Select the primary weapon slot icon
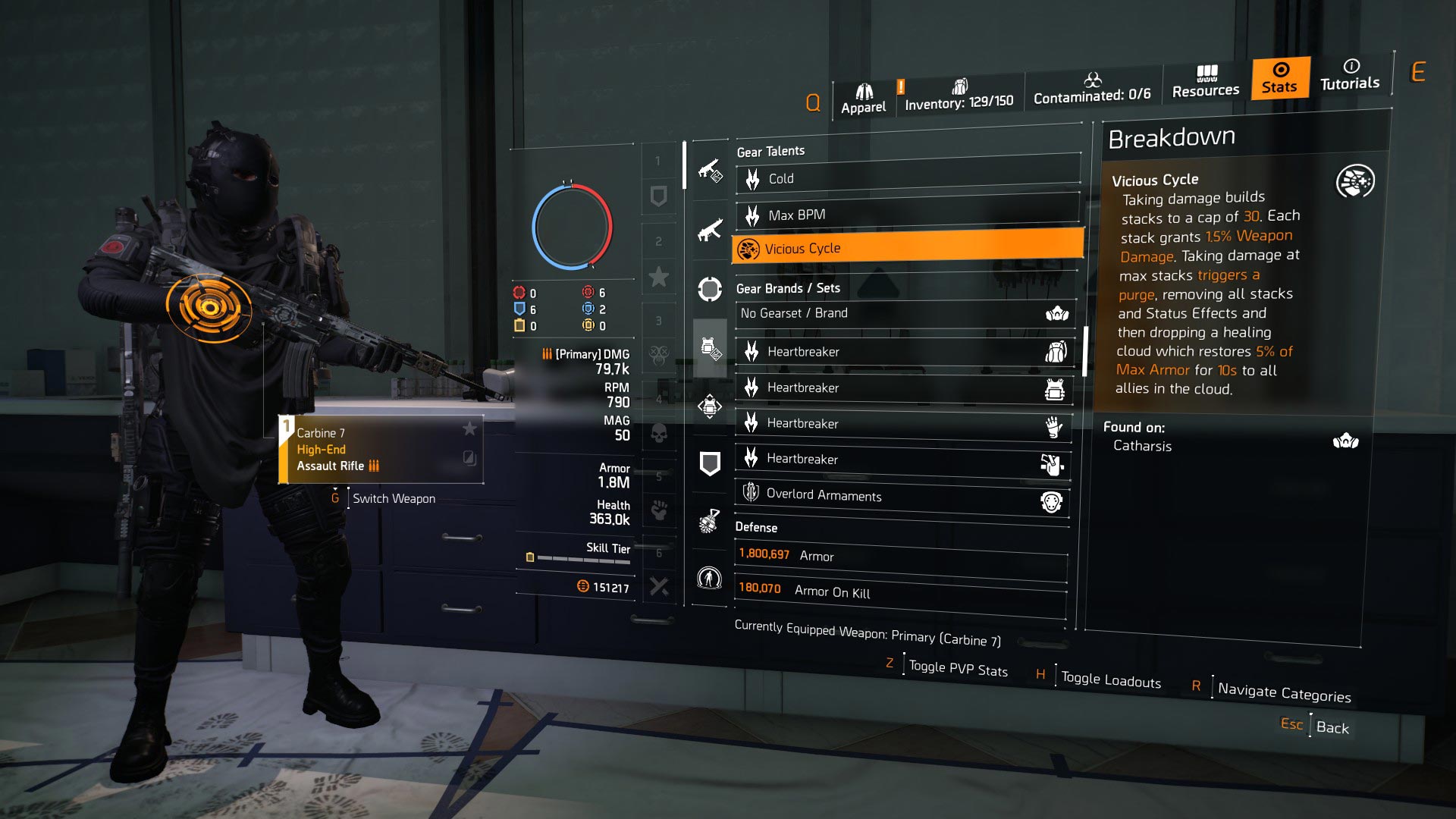The height and width of the screenshot is (819, 1456). (x=709, y=171)
